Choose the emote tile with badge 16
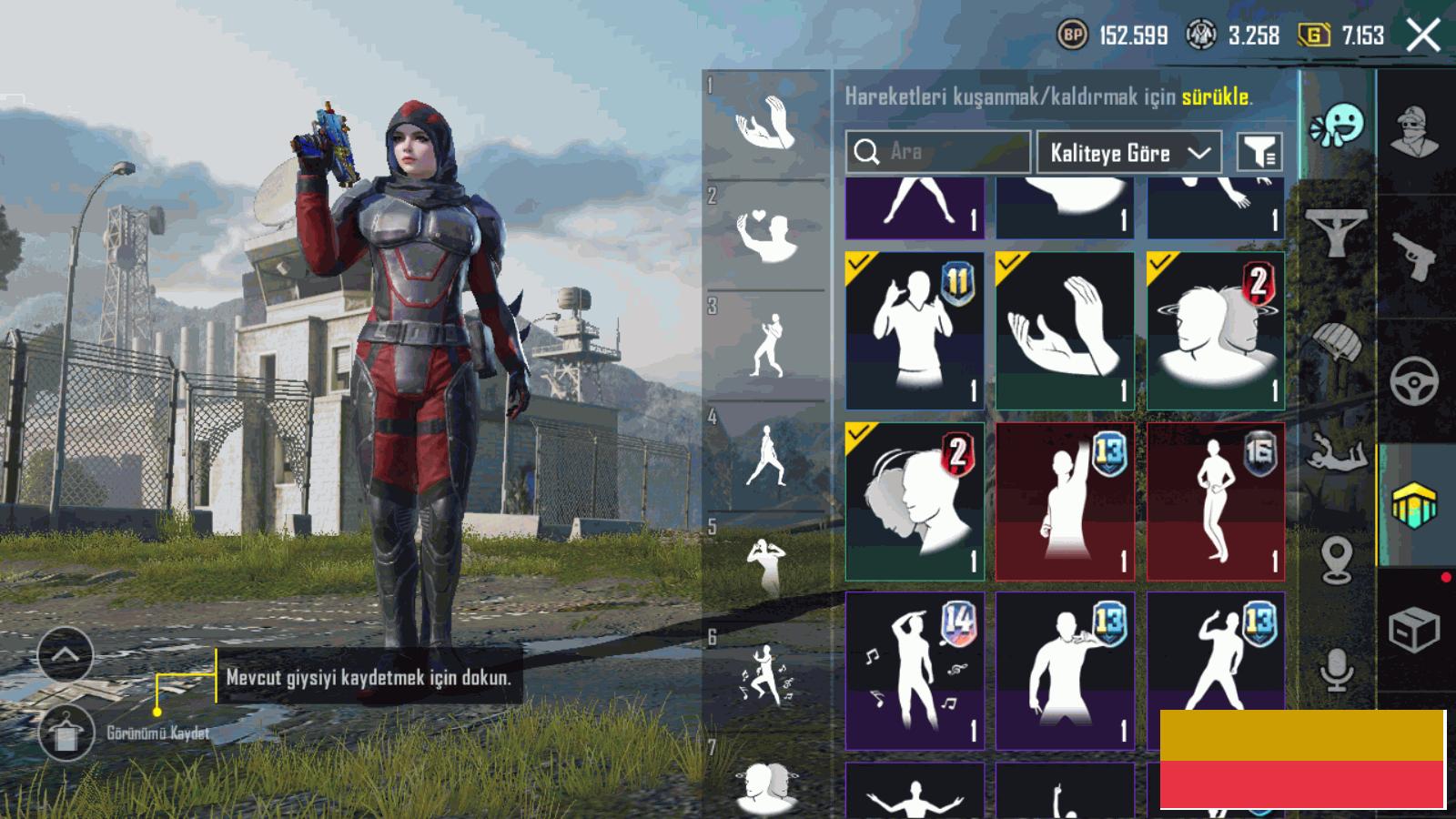The width and height of the screenshot is (1456, 819). point(1216,501)
